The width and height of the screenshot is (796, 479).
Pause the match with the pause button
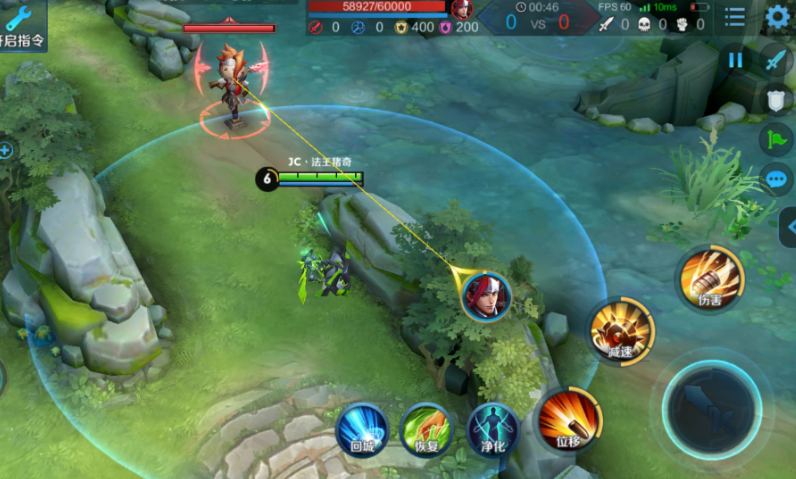(x=736, y=60)
